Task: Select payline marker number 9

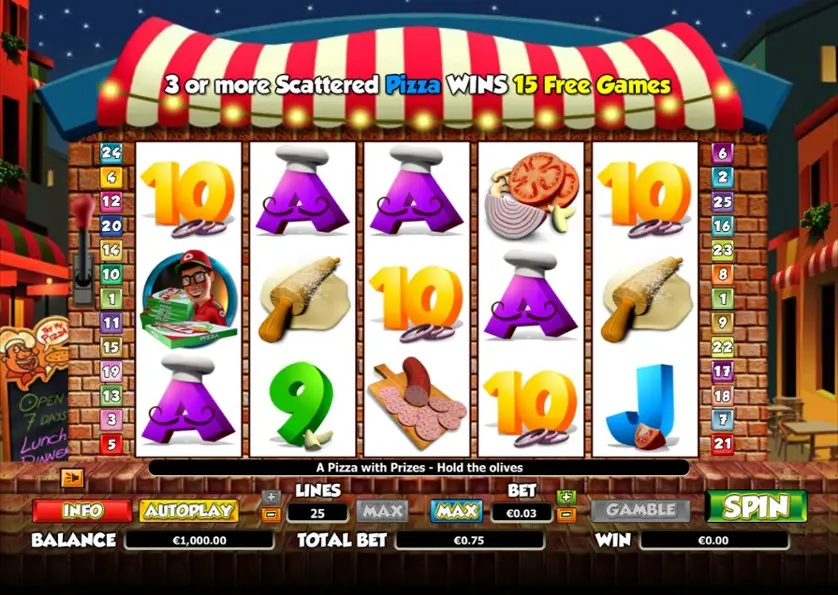Action: point(722,322)
